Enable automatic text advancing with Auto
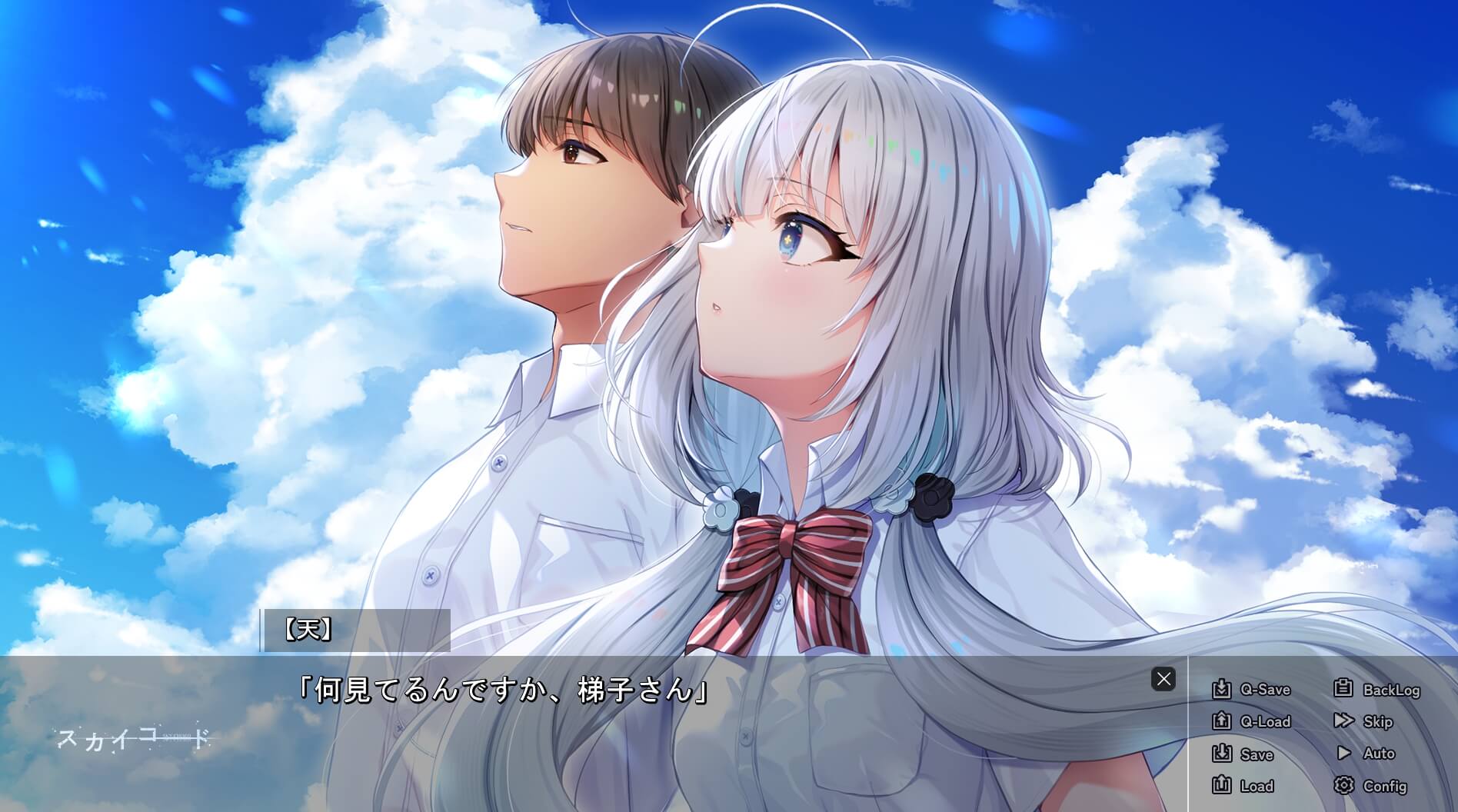This screenshot has height=812, width=1458. click(1381, 754)
